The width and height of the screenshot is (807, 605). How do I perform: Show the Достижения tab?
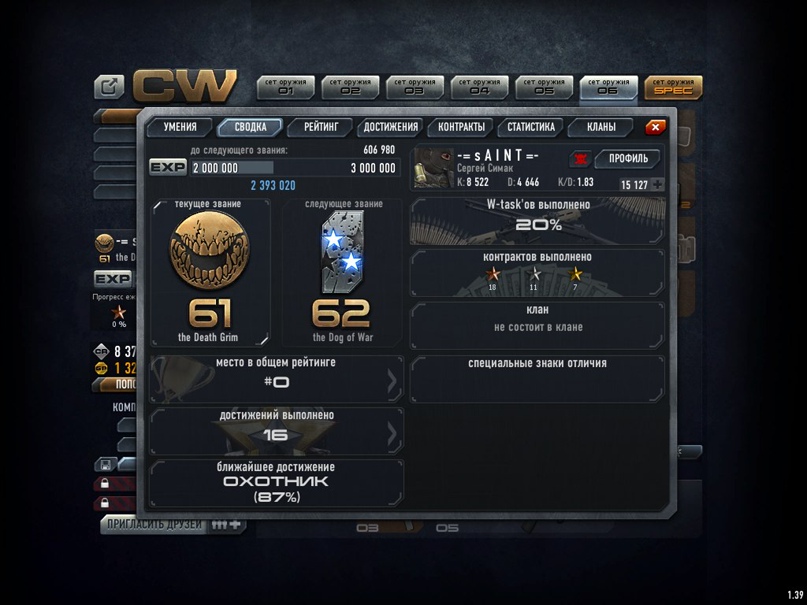391,128
